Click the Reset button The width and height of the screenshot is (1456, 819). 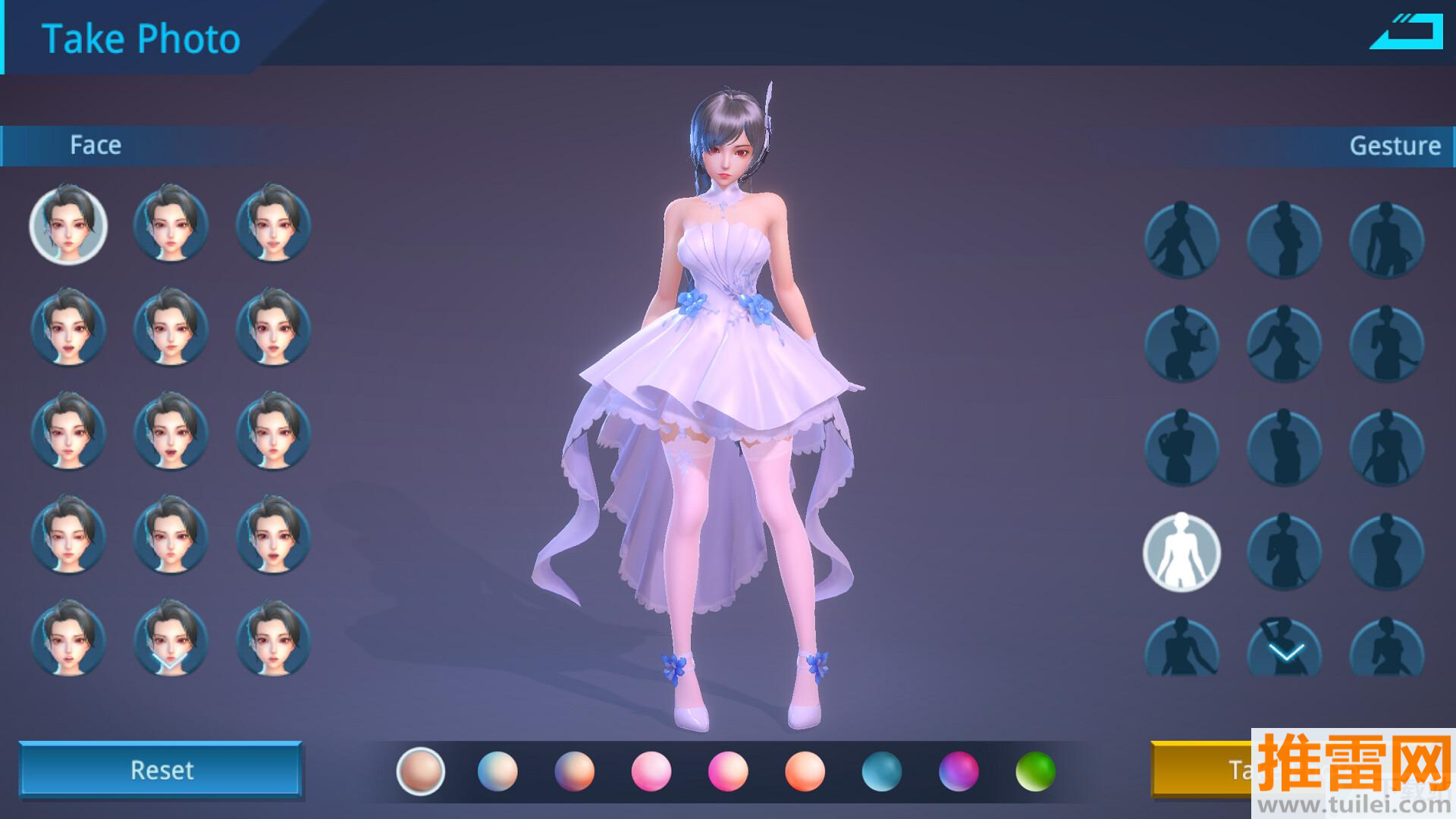[161, 770]
